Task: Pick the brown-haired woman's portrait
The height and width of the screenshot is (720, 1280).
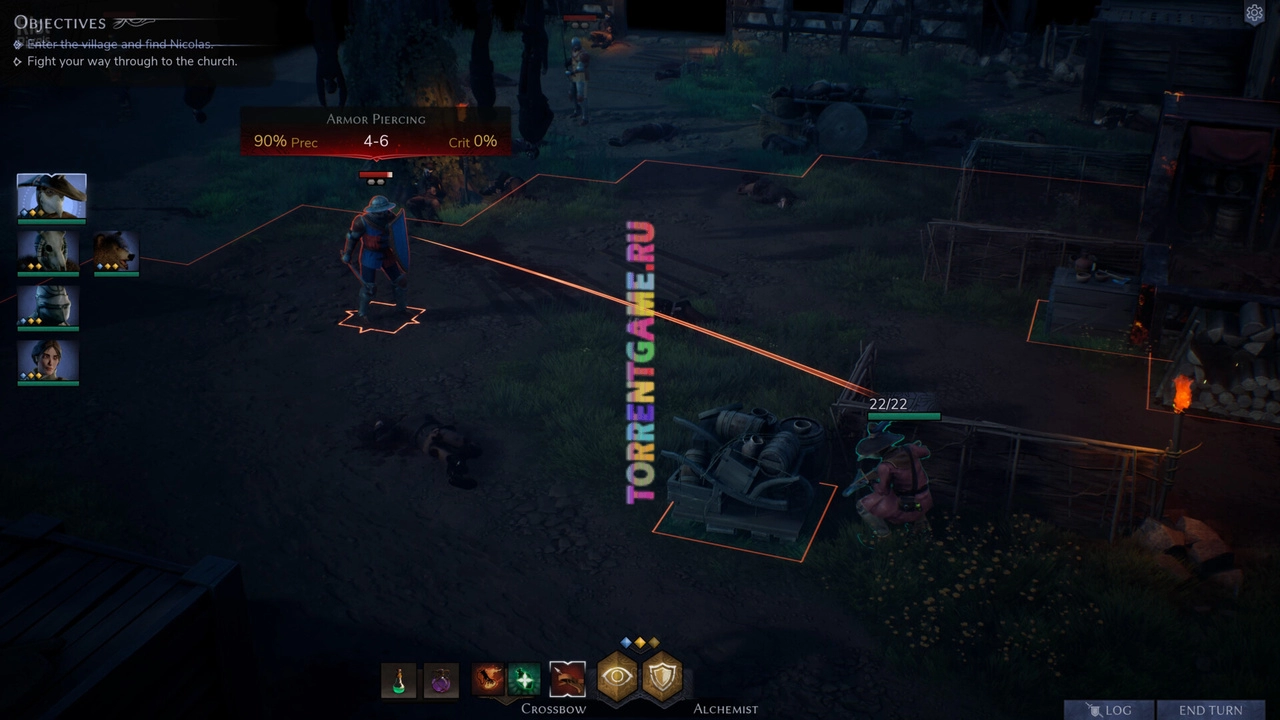Action: point(48,361)
